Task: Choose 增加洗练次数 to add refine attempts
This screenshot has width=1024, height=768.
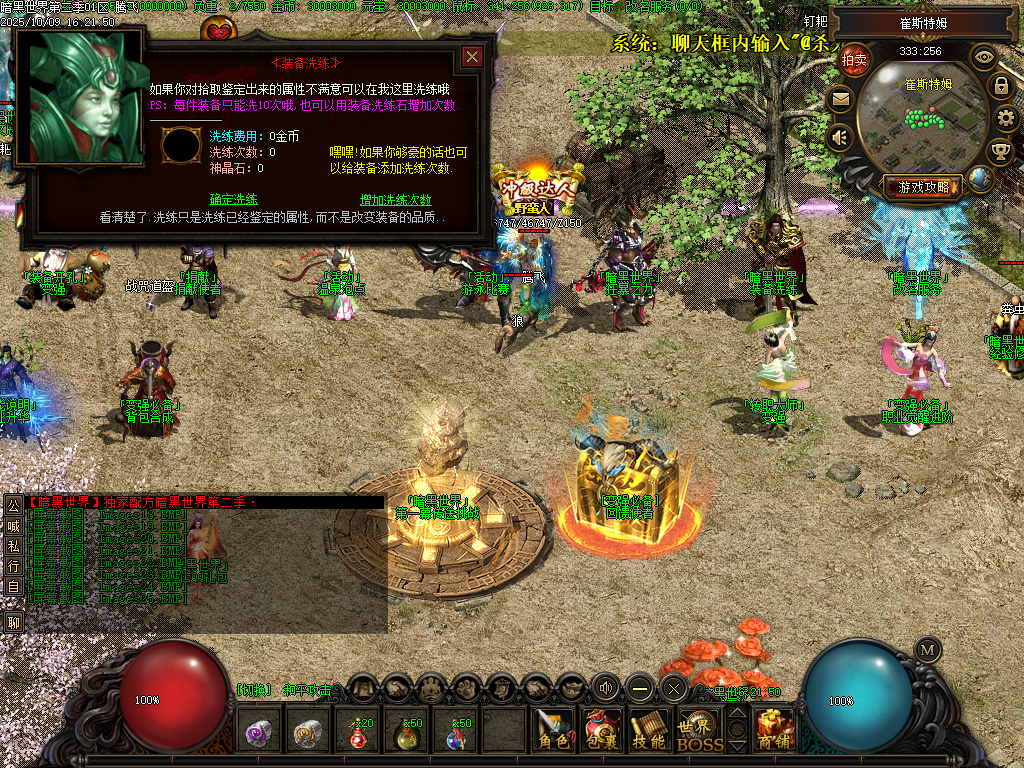Action: pyautogui.click(x=395, y=199)
